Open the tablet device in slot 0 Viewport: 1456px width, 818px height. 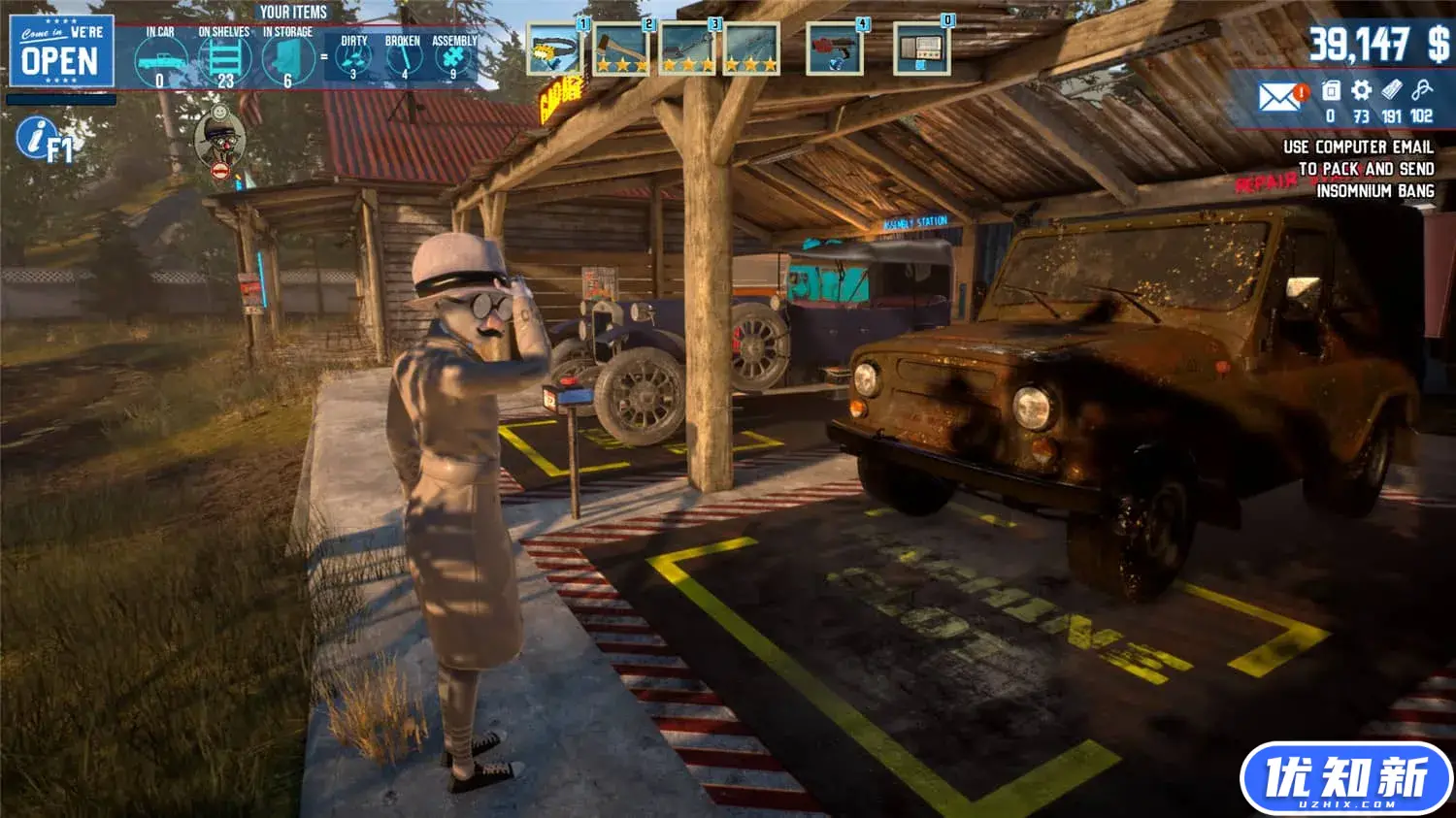[x=920, y=49]
